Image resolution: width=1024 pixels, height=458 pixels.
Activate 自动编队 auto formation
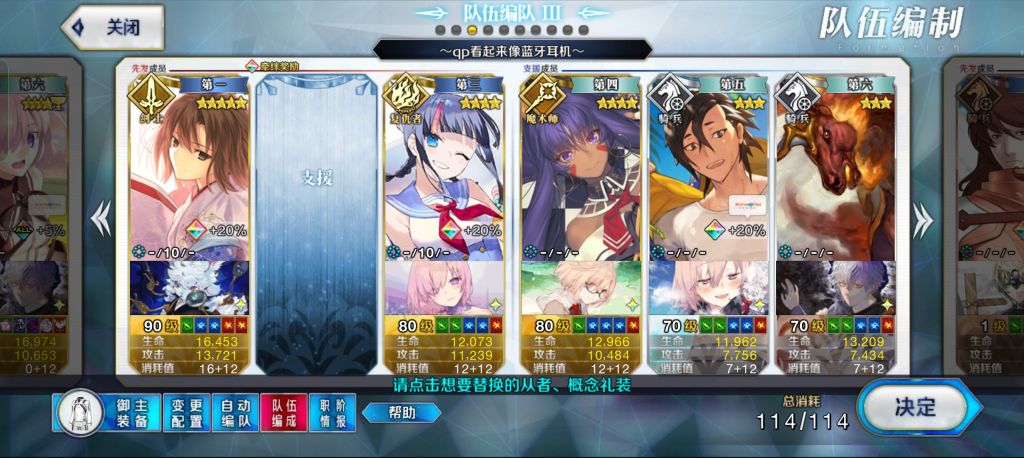point(235,413)
